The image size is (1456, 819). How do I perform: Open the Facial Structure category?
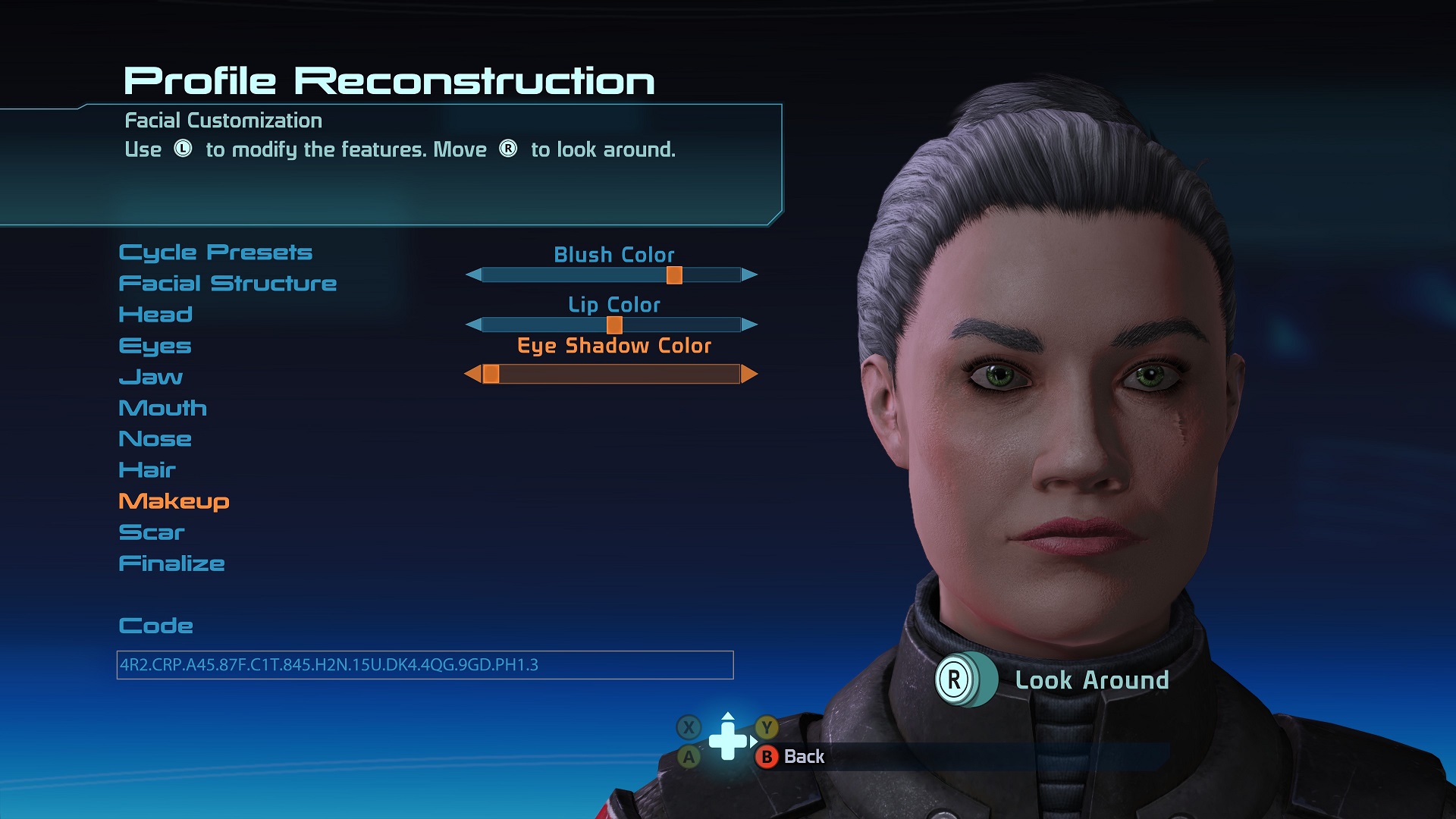coord(227,284)
